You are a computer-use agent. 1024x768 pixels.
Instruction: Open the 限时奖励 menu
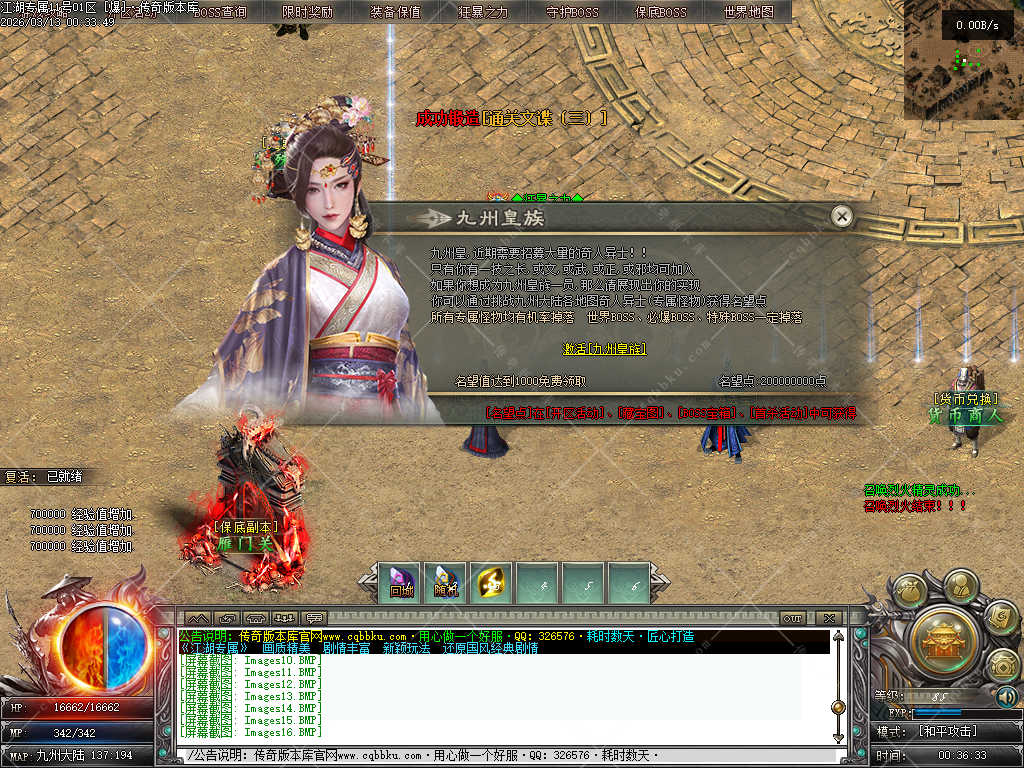308,12
